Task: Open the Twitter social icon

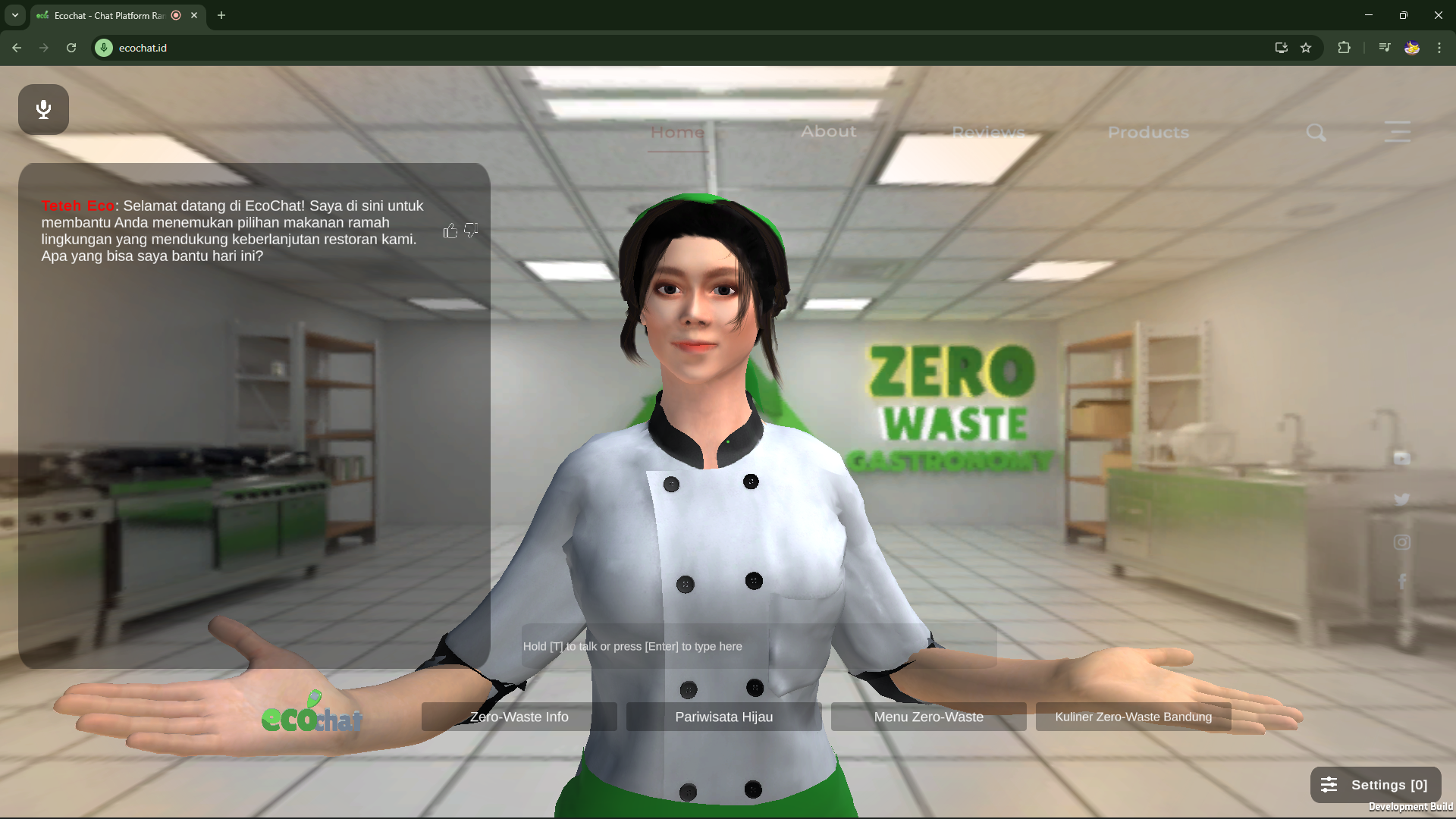Action: tap(1401, 499)
